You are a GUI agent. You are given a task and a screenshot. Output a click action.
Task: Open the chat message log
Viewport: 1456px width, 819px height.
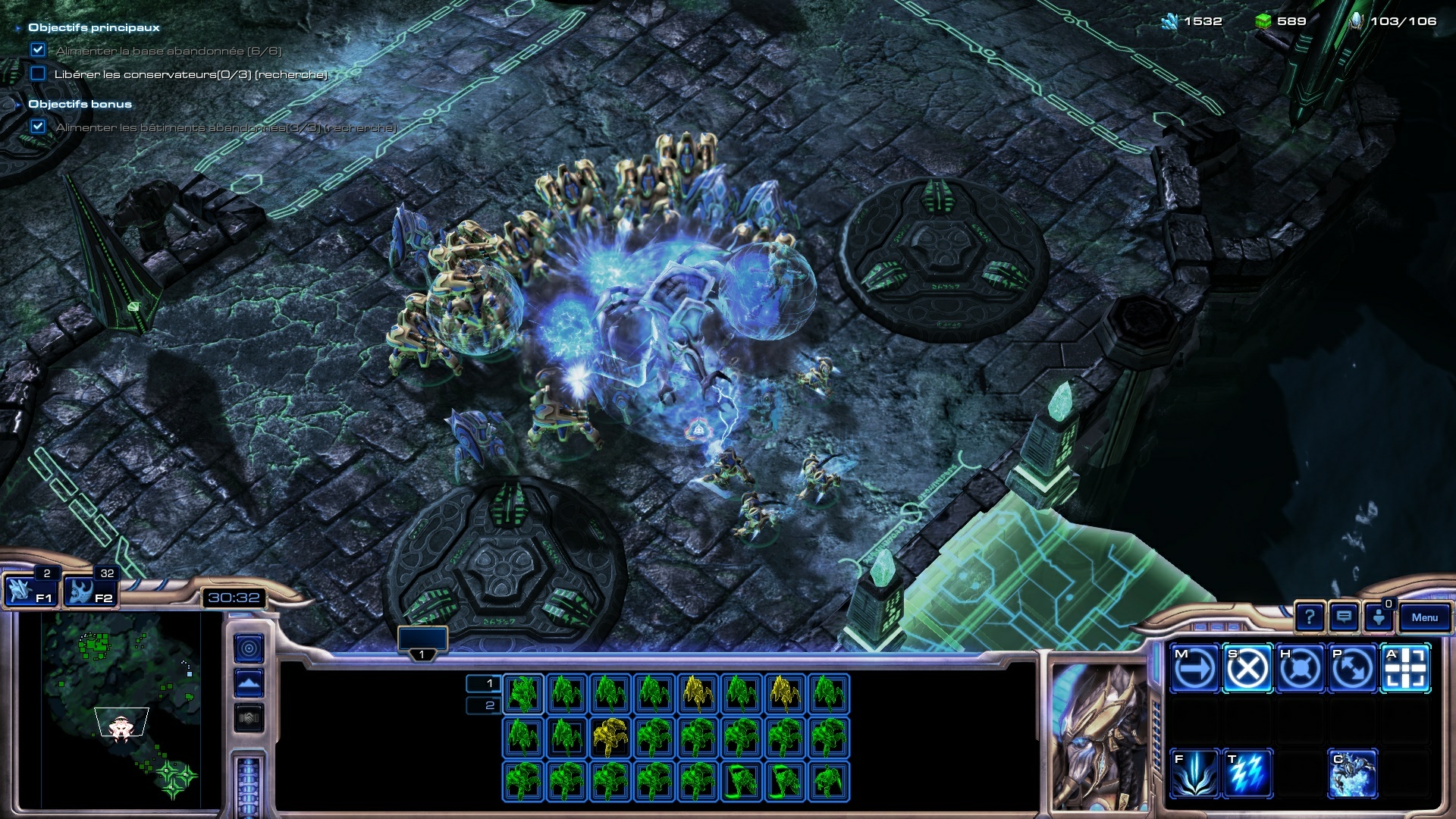click(x=1344, y=618)
